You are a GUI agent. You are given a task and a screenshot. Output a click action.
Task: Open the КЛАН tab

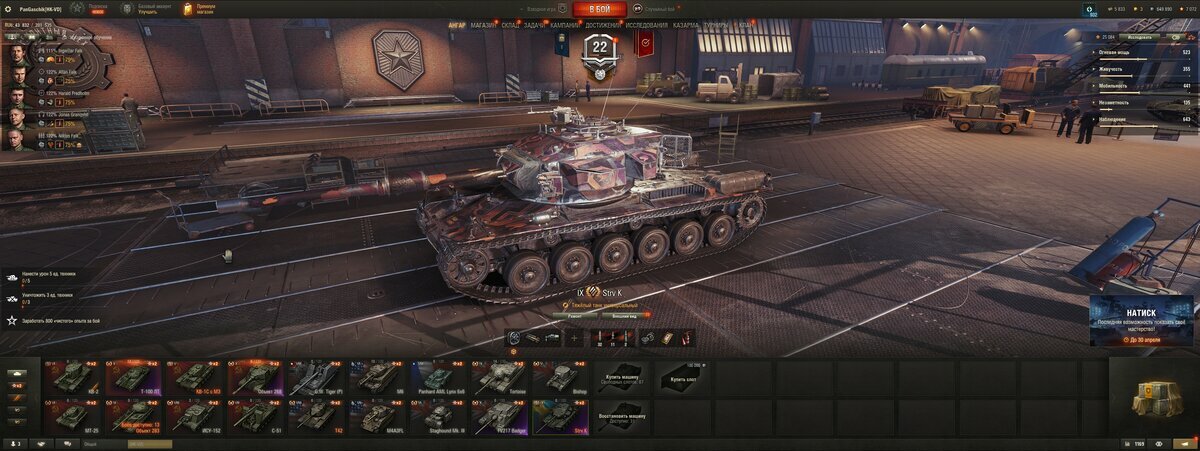746,24
